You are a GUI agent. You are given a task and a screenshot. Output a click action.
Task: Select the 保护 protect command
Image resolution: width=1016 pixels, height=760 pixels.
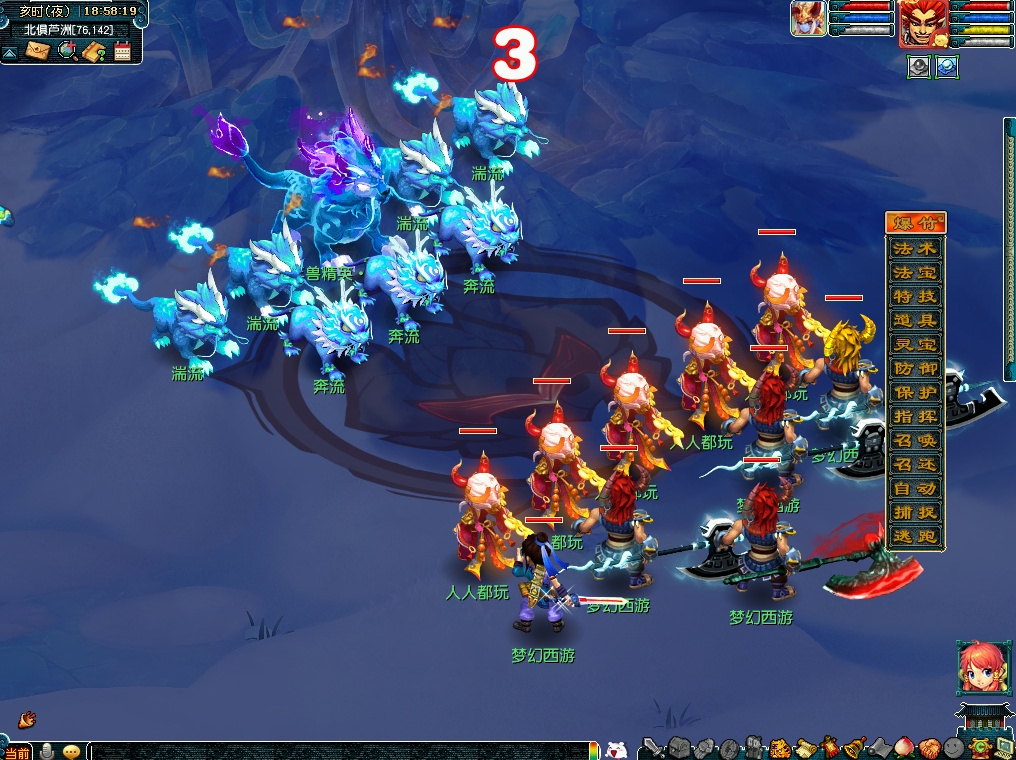pos(915,392)
